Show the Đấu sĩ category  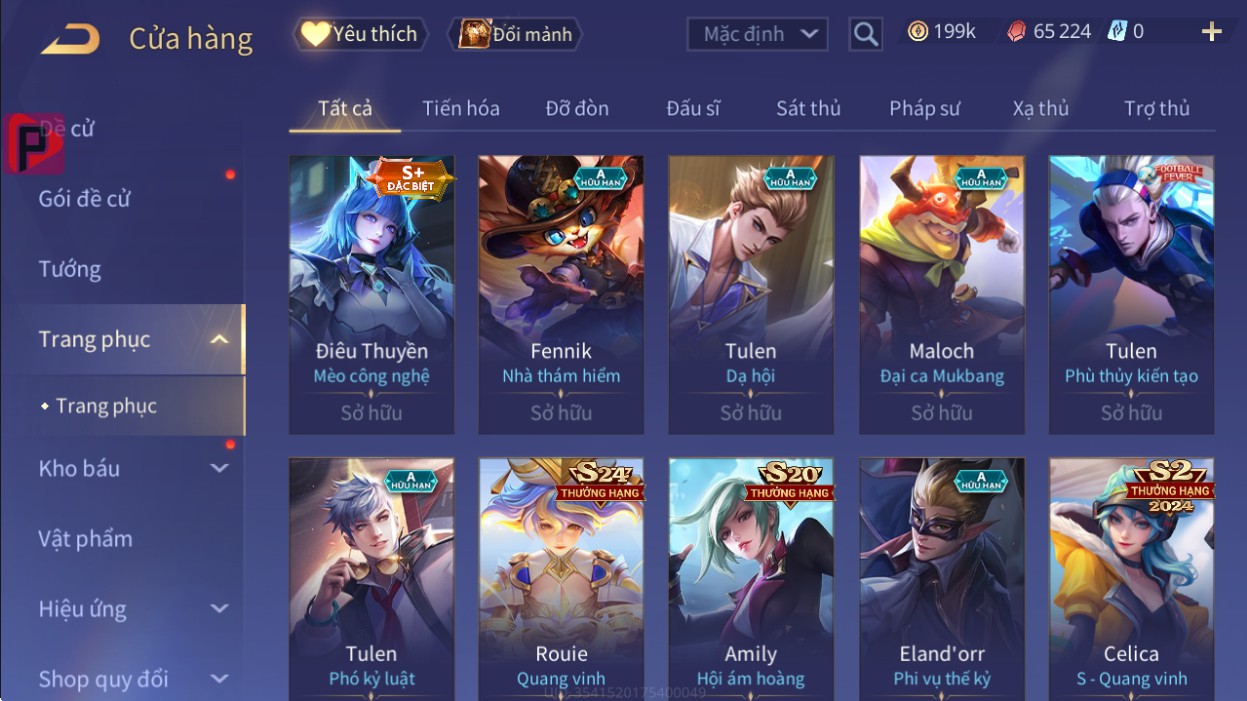tap(693, 108)
